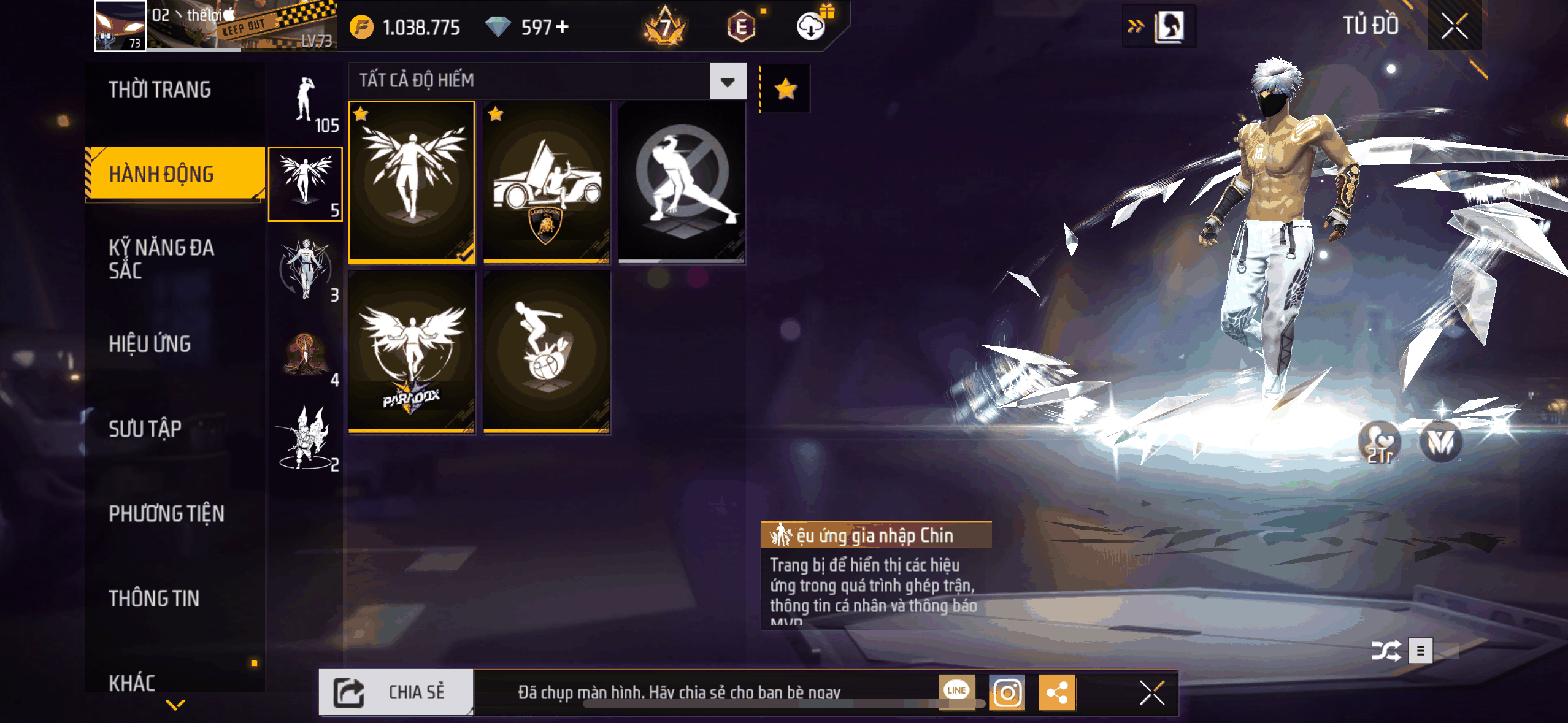Image resolution: width=1568 pixels, height=723 pixels.
Task: Go to the Phương Tiện tab
Action: coord(167,513)
